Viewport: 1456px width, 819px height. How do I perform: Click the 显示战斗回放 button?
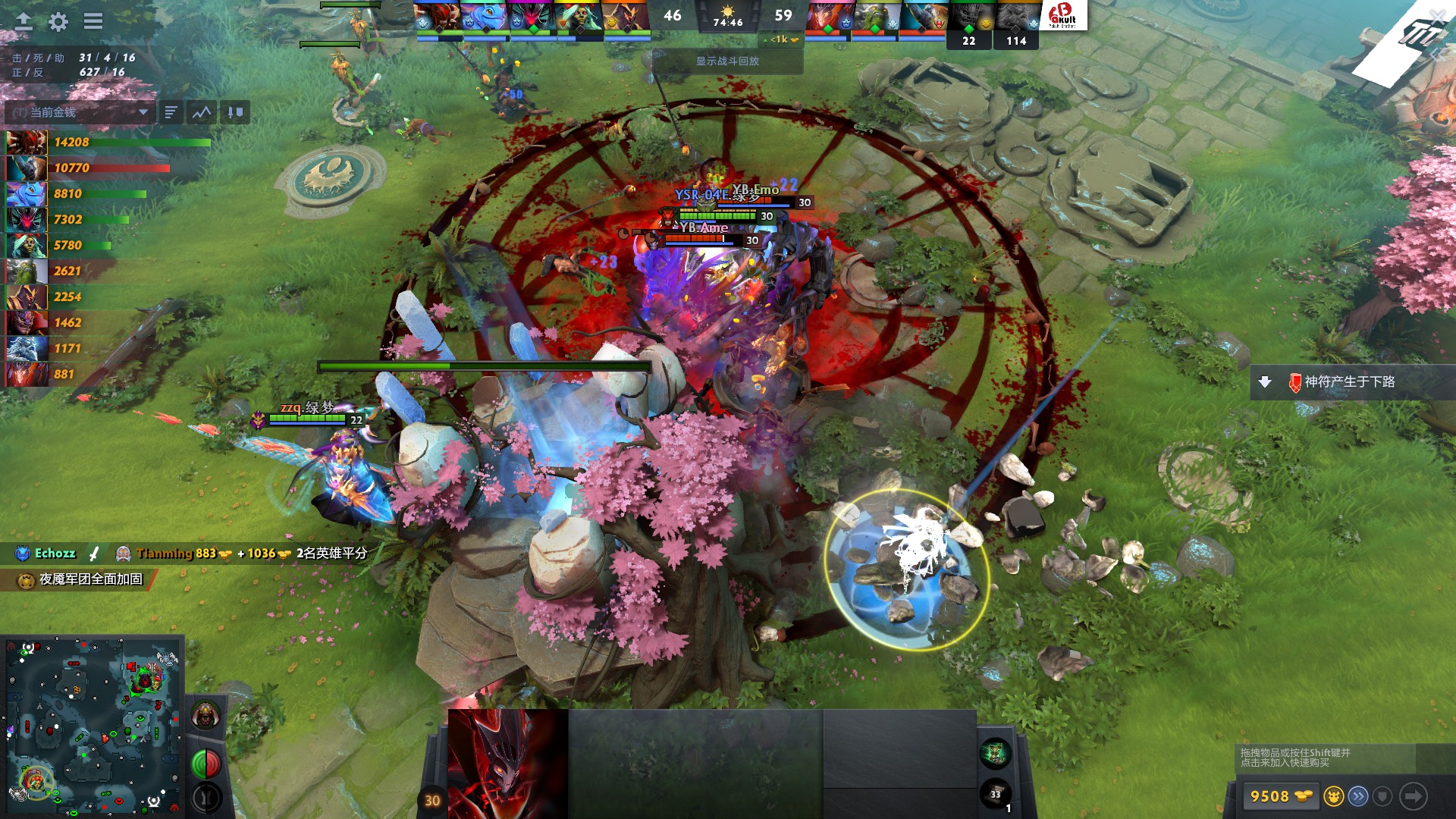(726, 62)
